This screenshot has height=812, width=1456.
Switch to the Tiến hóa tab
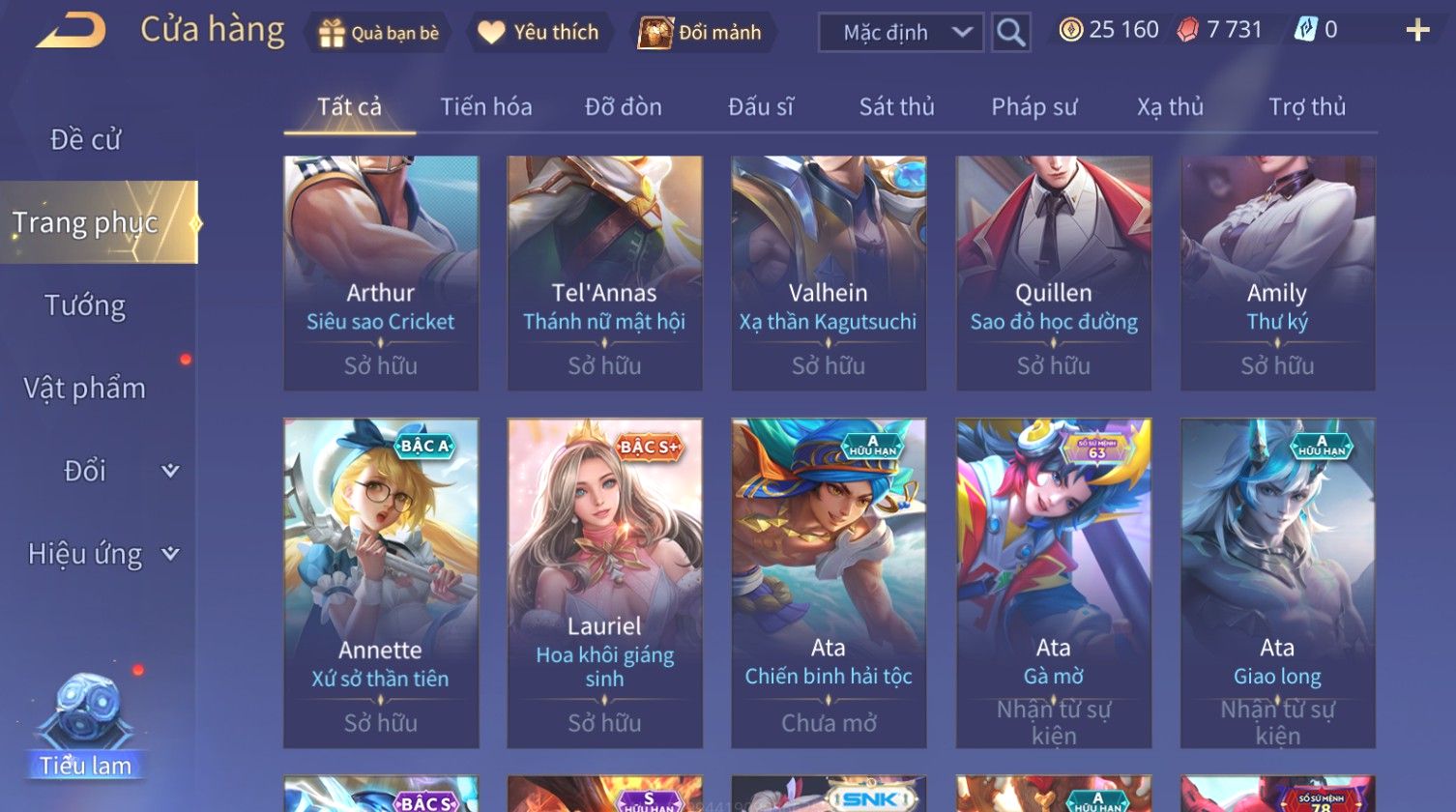pyautogui.click(x=486, y=107)
